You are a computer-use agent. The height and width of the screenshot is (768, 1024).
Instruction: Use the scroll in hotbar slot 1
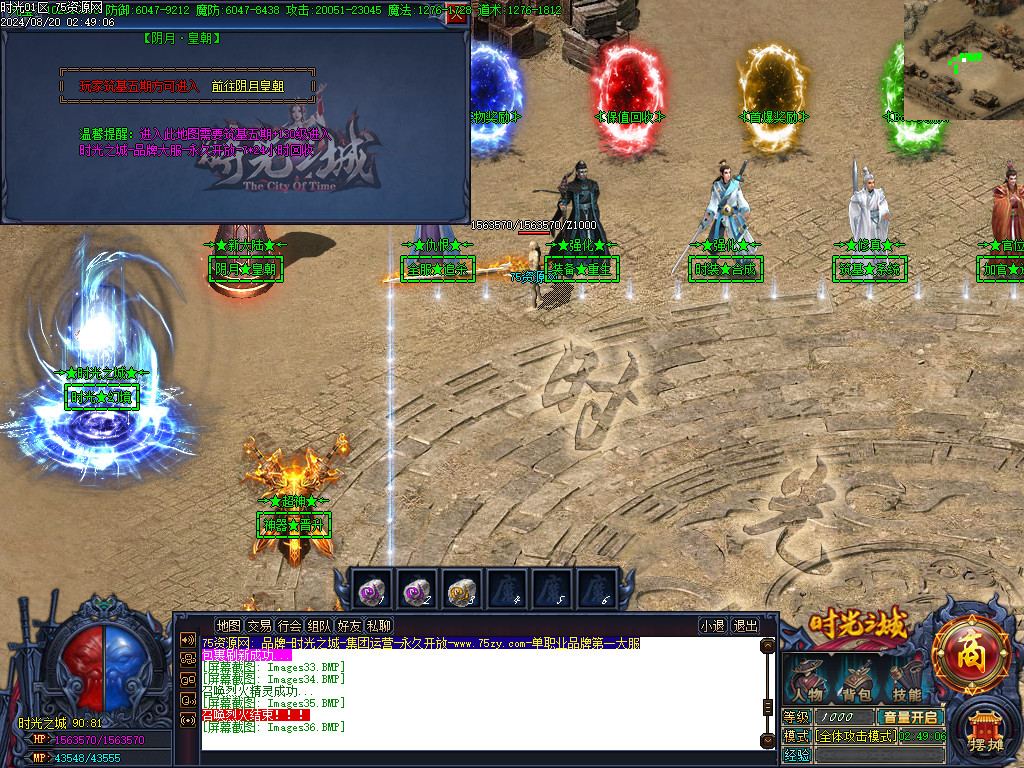coord(369,590)
